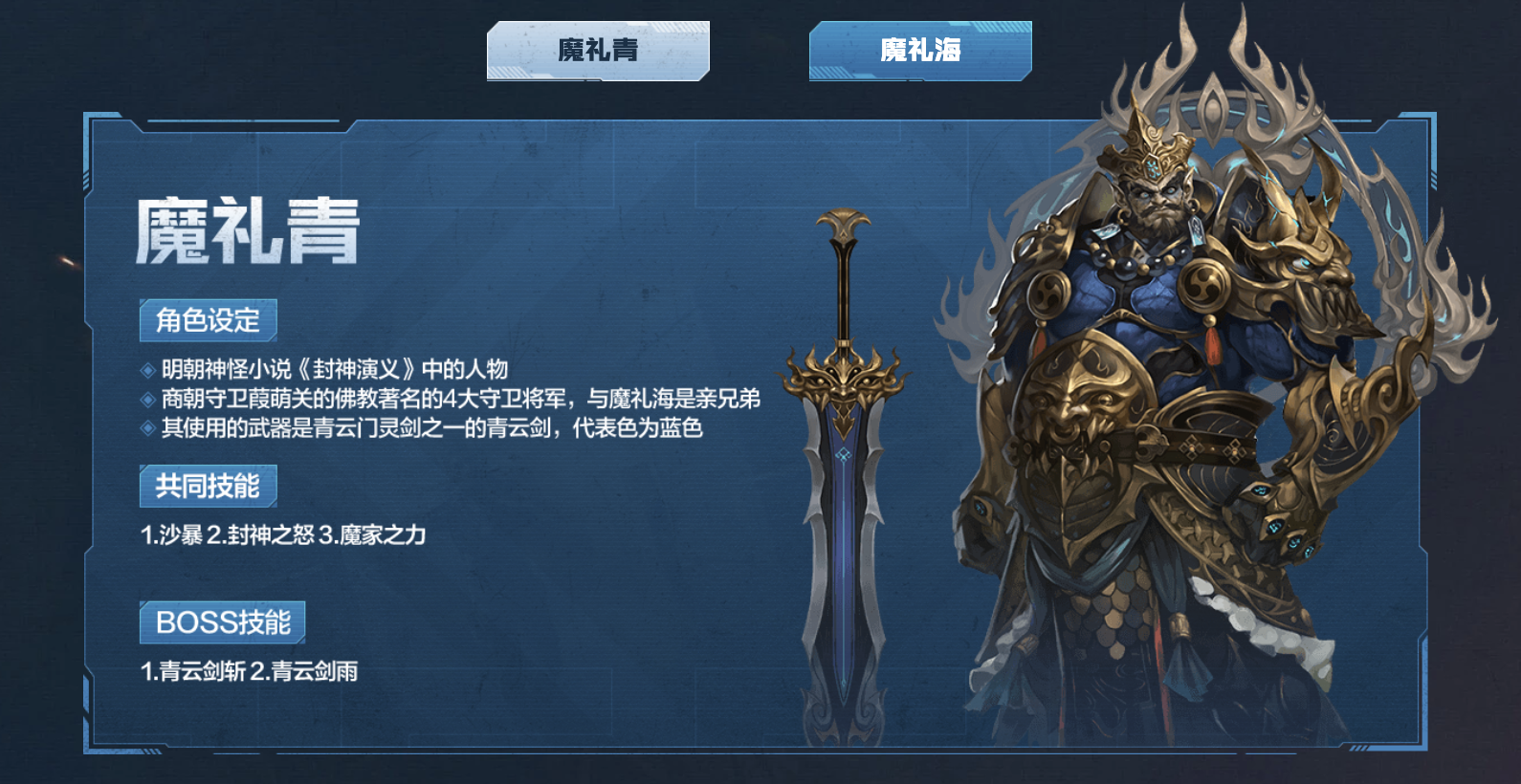1521x784 pixels.
Task: Select the 青云剑 sword artwork
Action: (x=842, y=459)
